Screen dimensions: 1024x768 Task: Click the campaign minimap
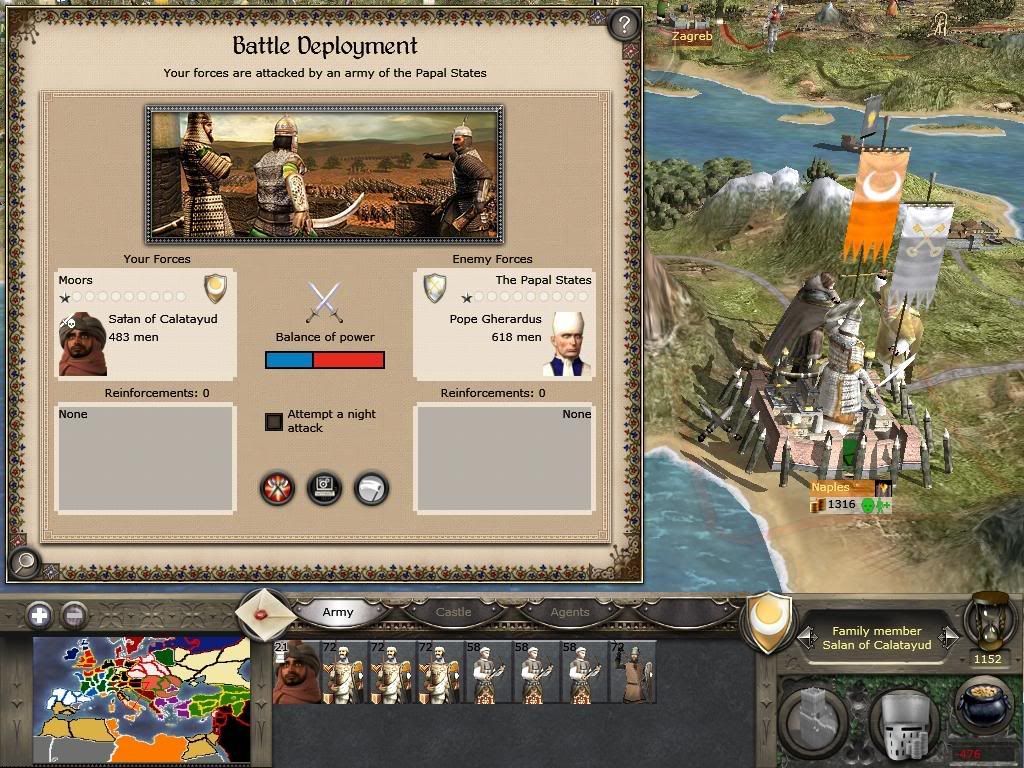click(x=141, y=700)
